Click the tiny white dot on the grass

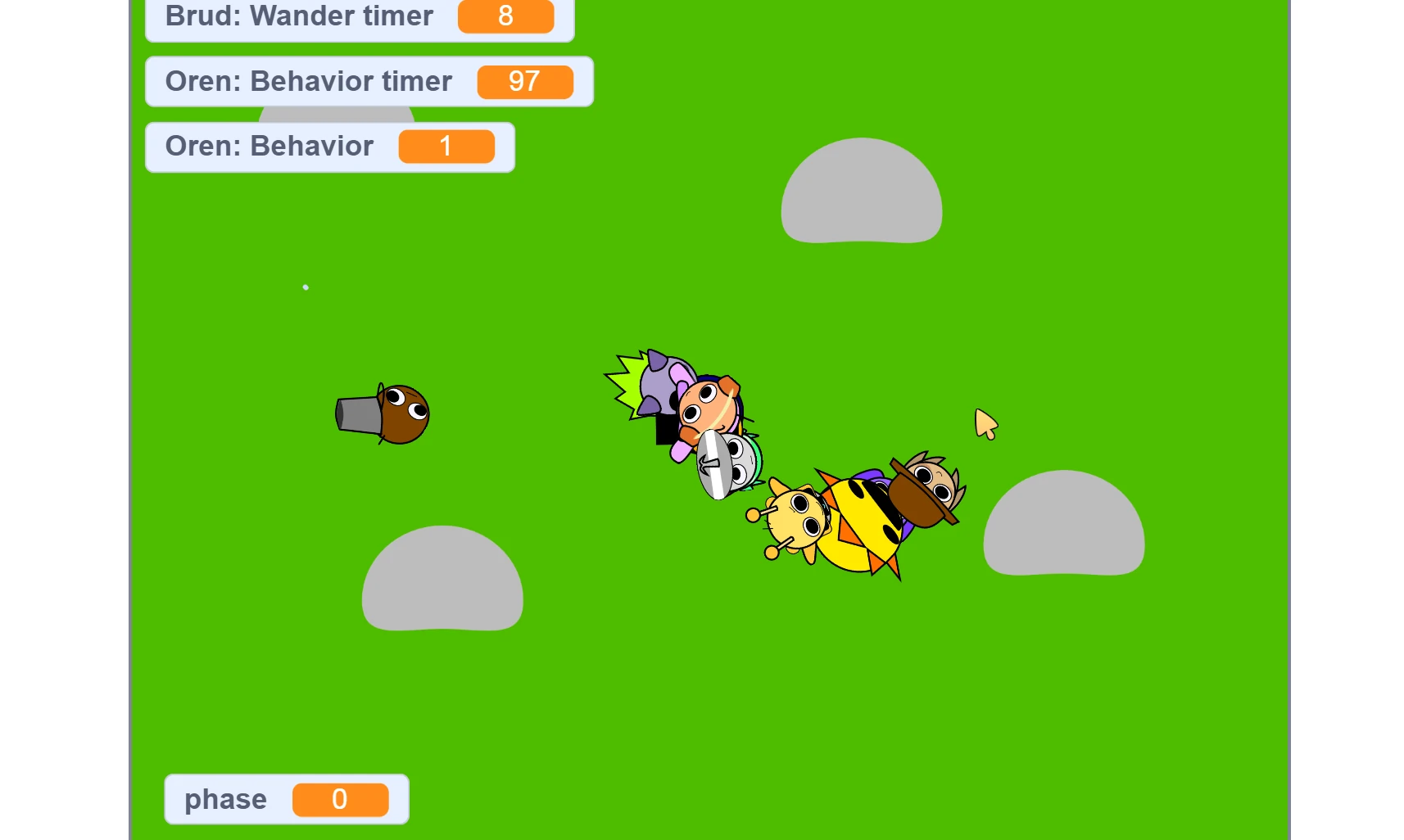(x=306, y=287)
